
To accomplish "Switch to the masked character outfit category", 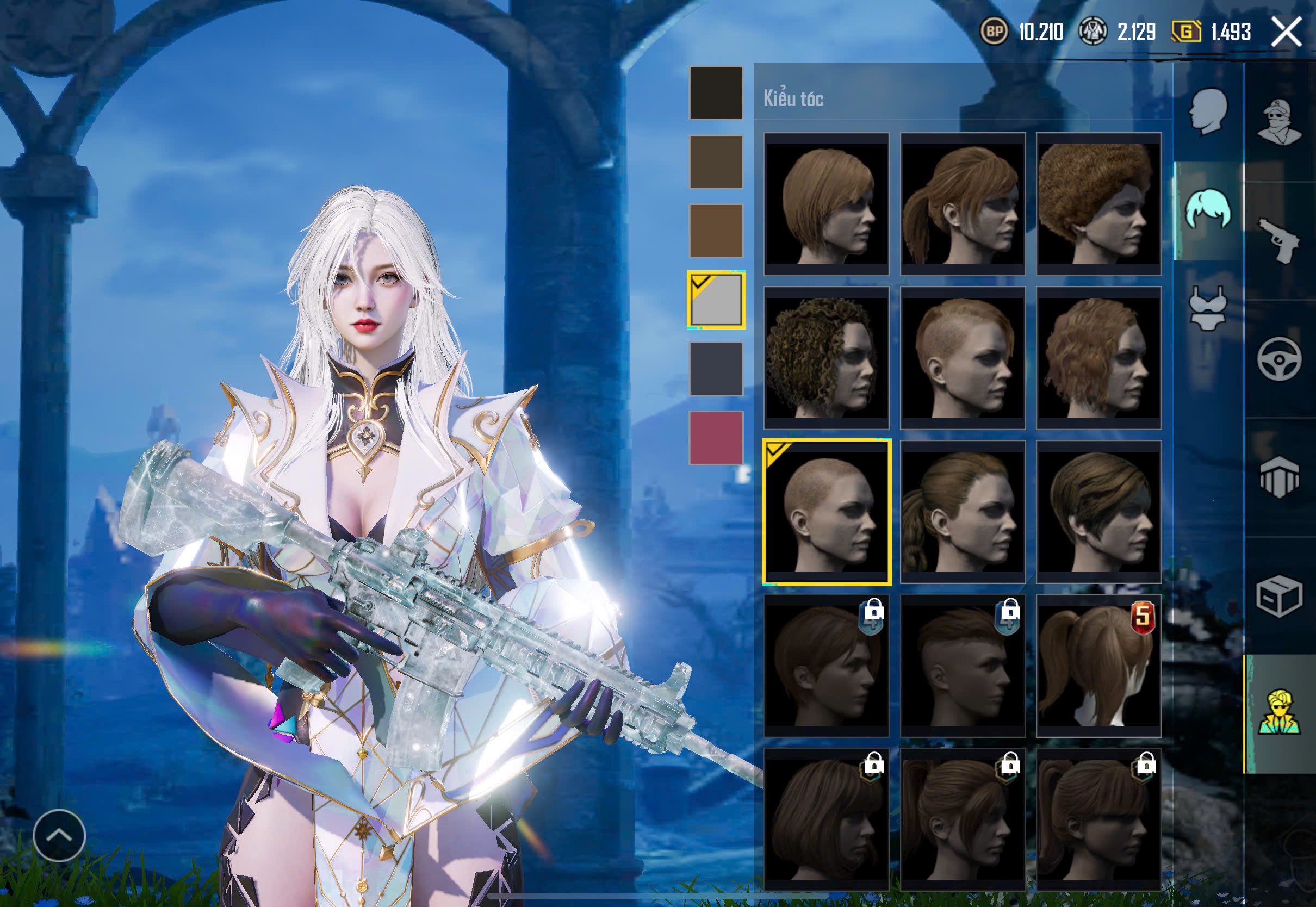I will [x=1279, y=122].
